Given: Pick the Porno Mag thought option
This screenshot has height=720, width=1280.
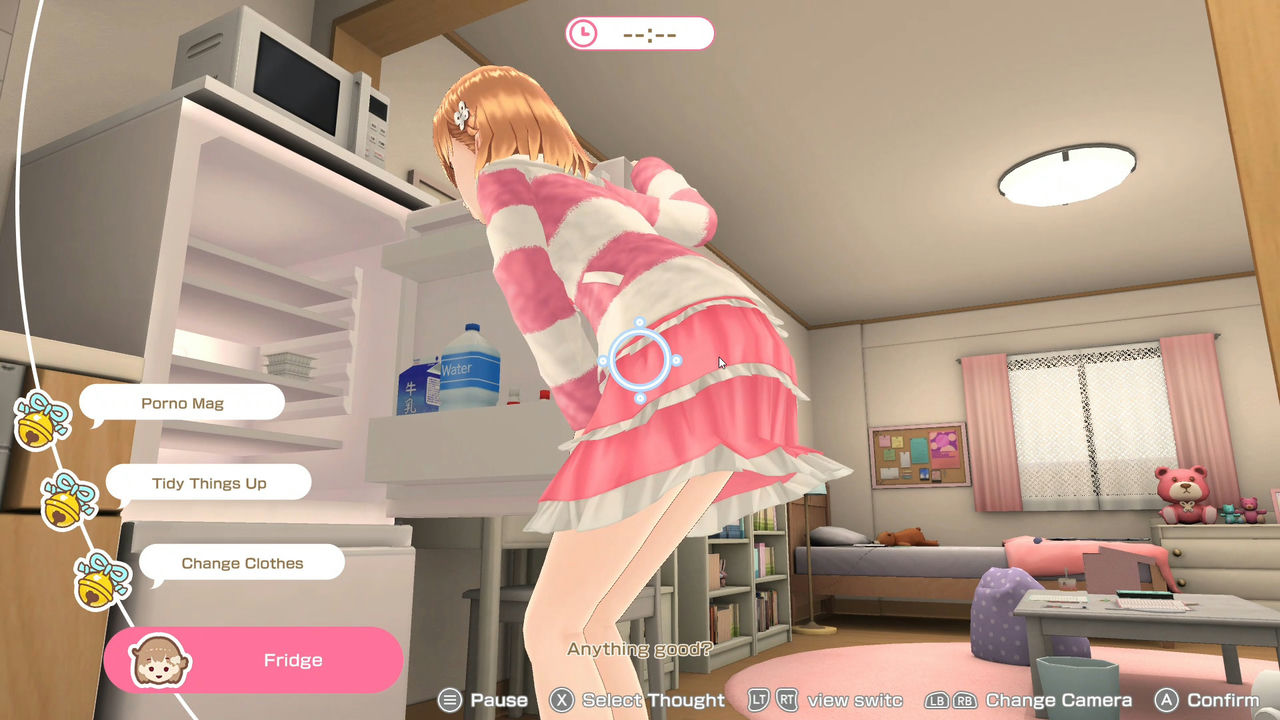Looking at the screenshot, I should 181,402.
